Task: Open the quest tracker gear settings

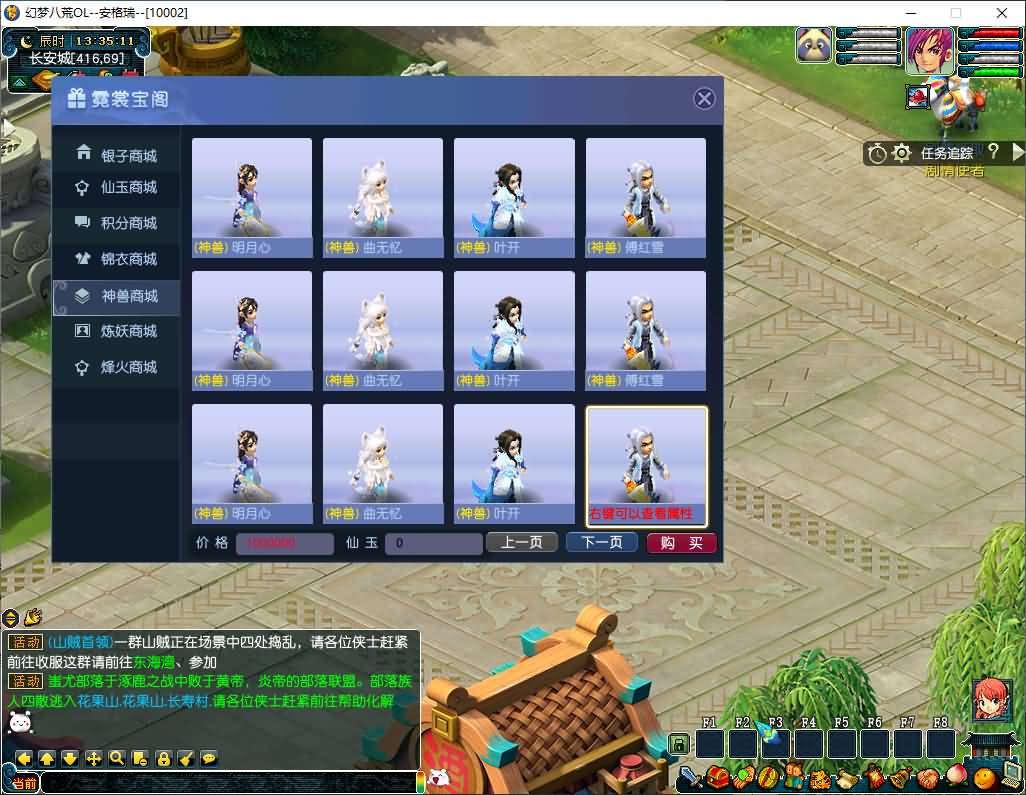Action: tap(901, 153)
